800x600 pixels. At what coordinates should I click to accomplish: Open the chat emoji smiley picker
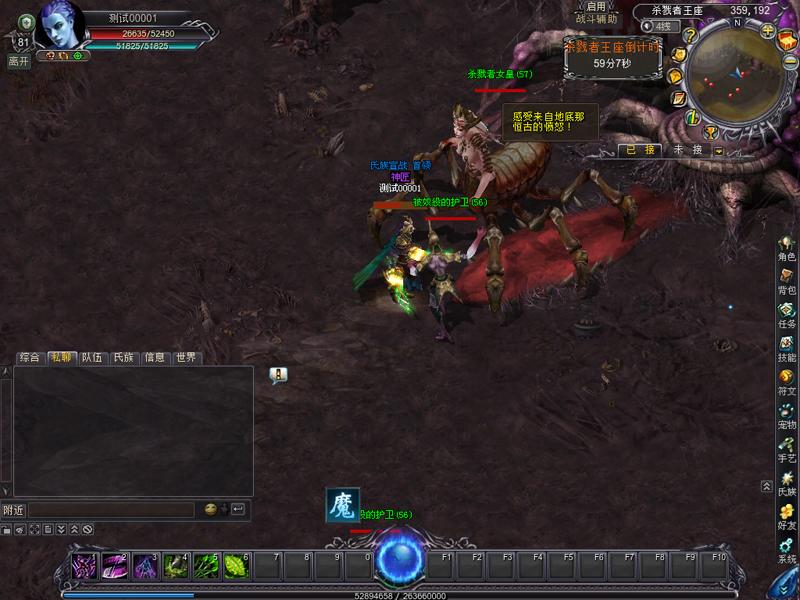(x=210, y=509)
